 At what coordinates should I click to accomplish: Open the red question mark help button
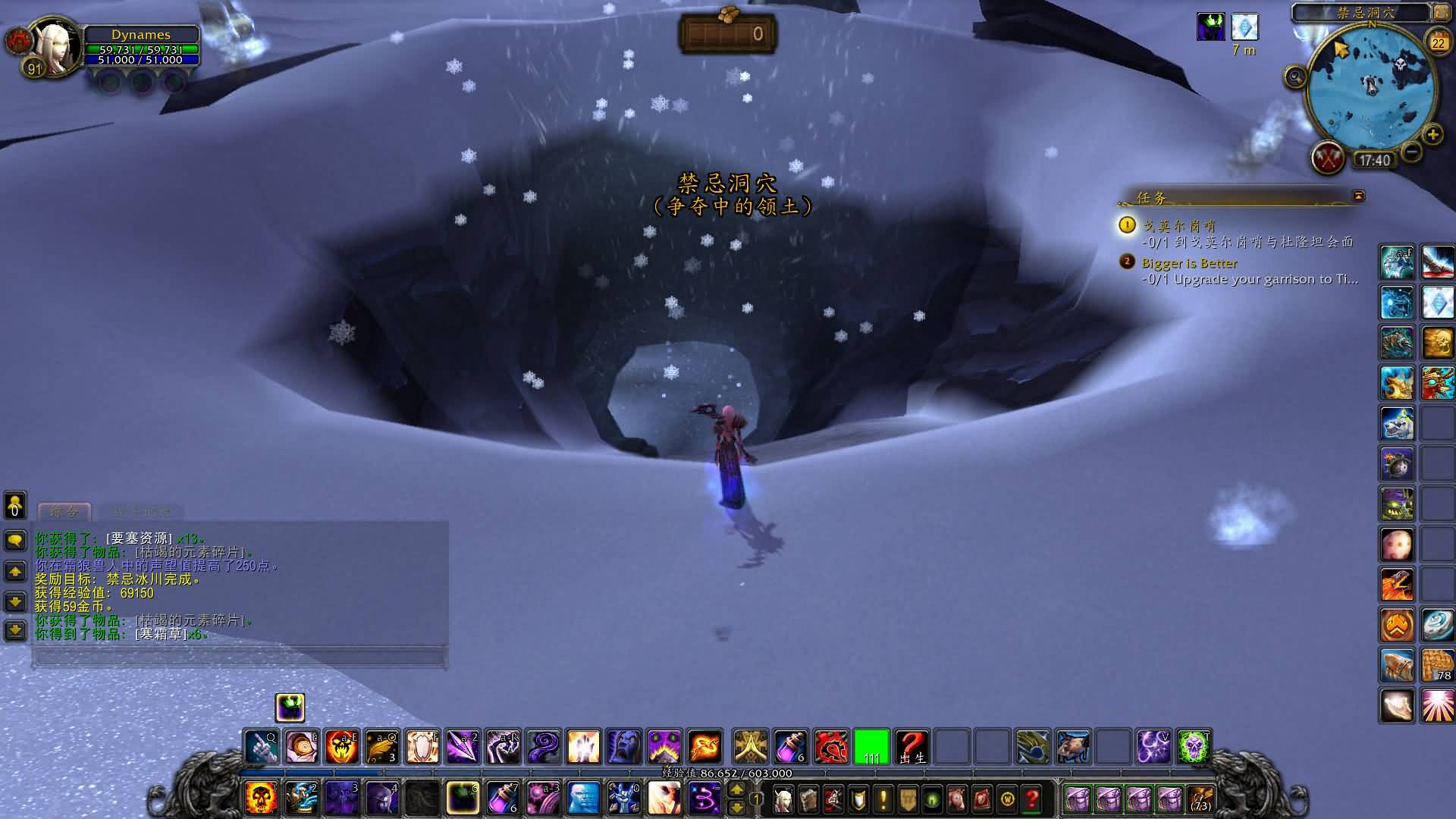click(1031, 799)
